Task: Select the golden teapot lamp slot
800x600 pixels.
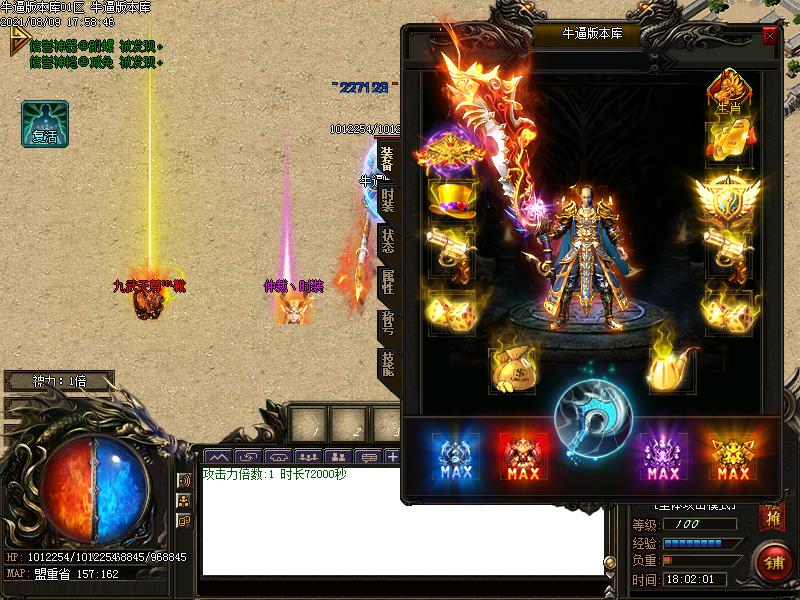Action: 670,369
